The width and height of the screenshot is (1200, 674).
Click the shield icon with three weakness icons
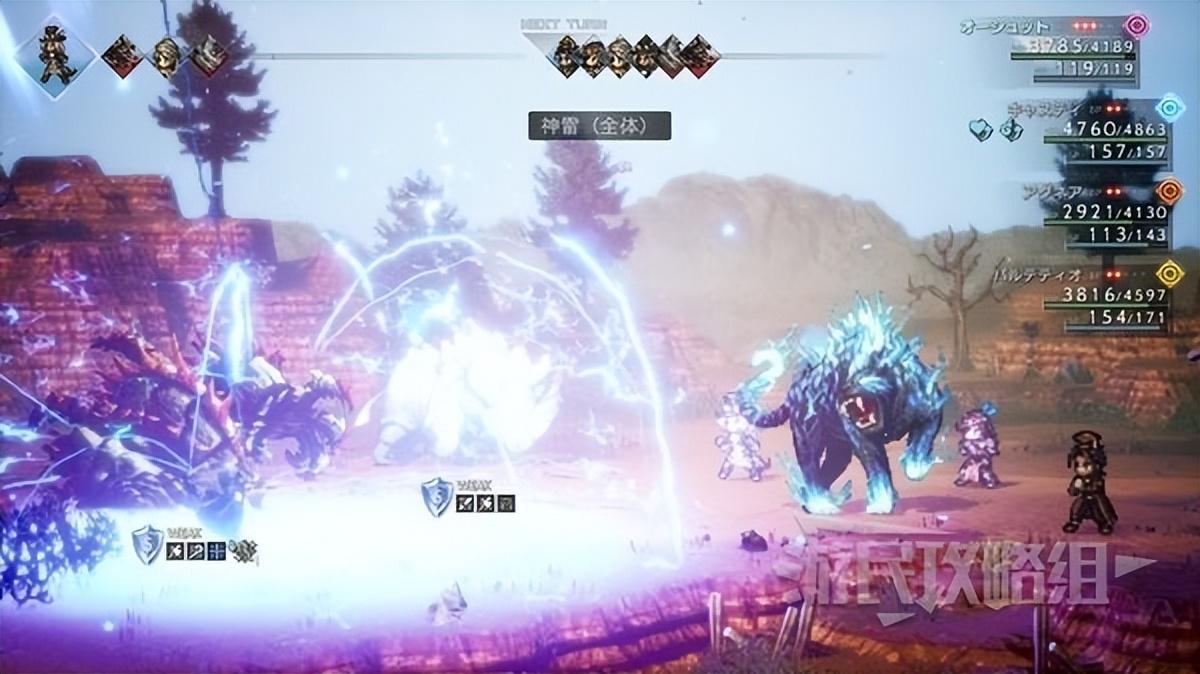click(x=436, y=497)
